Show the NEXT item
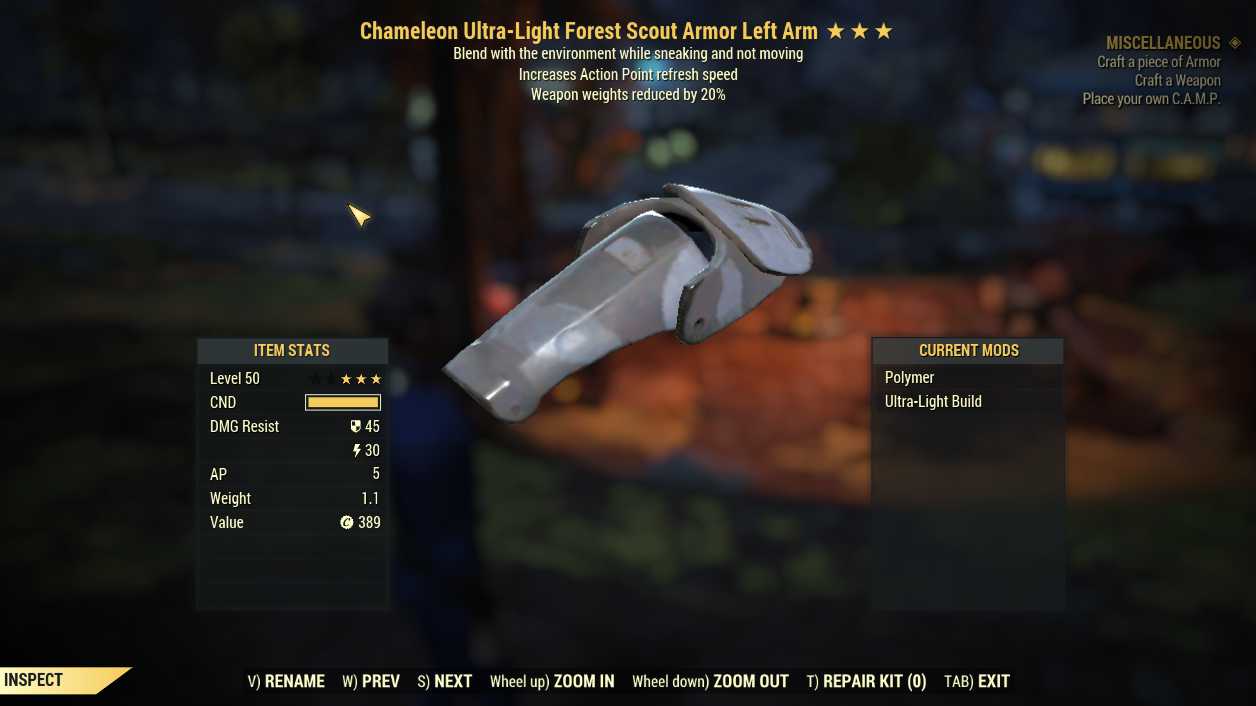1256x706 pixels. click(445, 681)
